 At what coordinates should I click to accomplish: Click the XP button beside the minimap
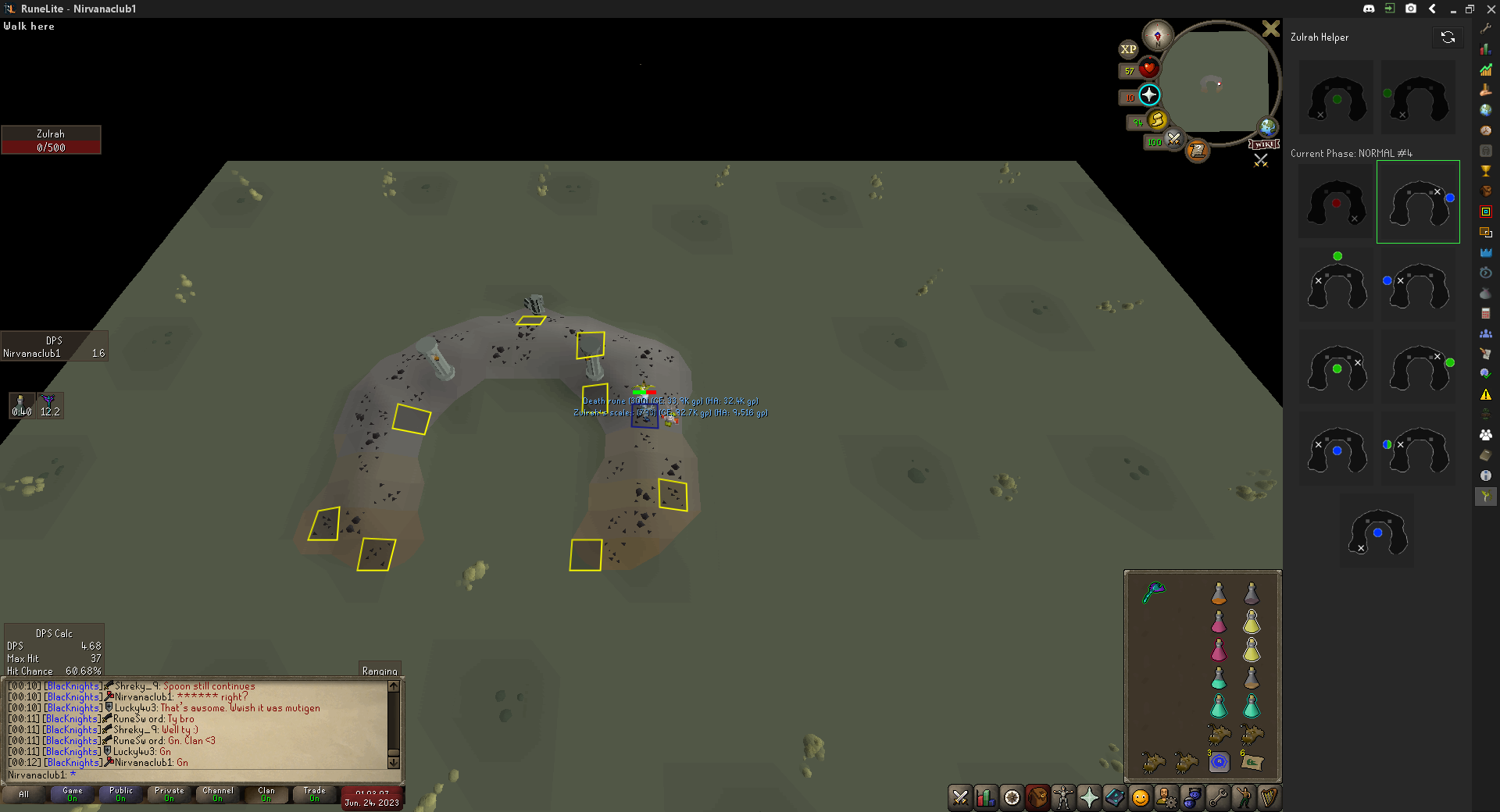pyautogui.click(x=1128, y=49)
